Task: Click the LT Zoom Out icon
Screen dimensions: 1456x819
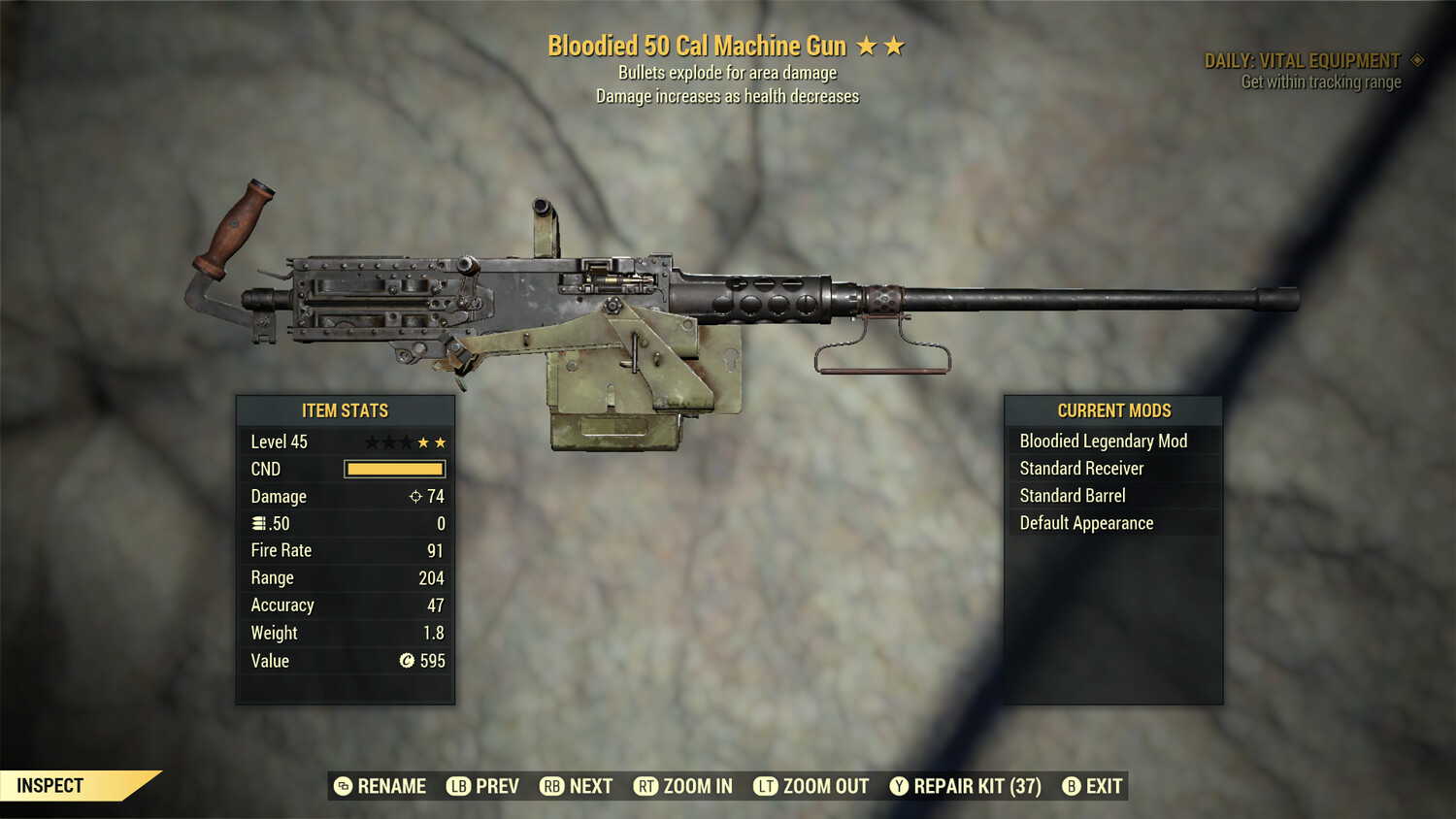Action: 765,786
